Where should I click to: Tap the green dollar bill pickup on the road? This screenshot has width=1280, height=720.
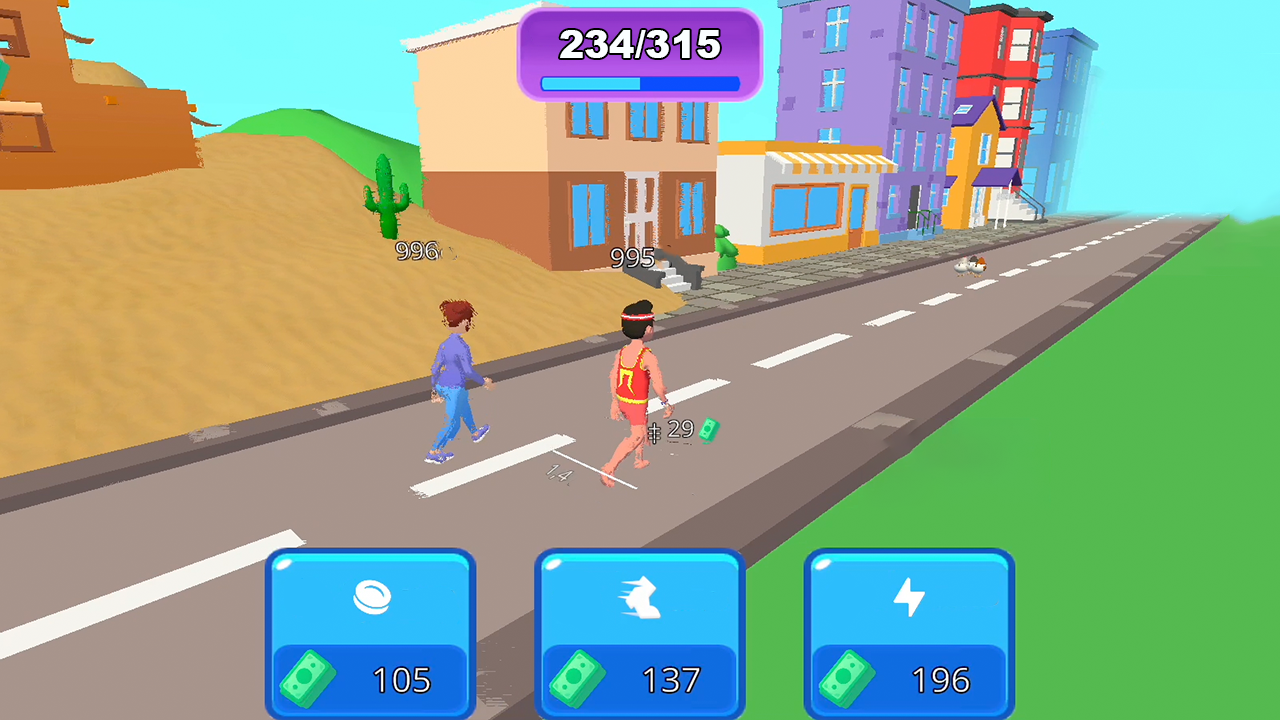point(711,428)
